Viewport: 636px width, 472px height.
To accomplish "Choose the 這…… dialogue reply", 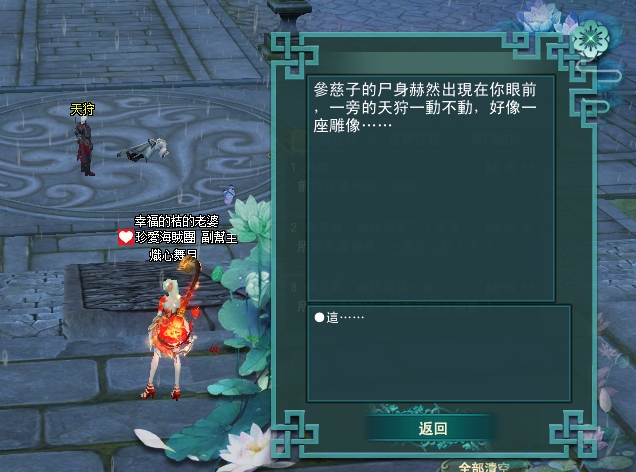I will point(339,317).
